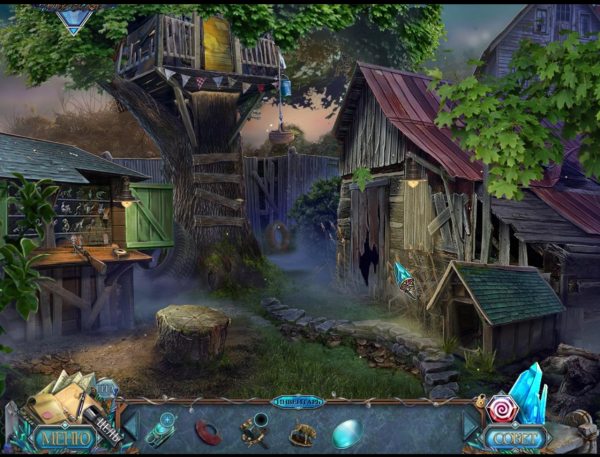Choose the golden figurine inventory item
The image size is (600, 457).
point(302,434)
